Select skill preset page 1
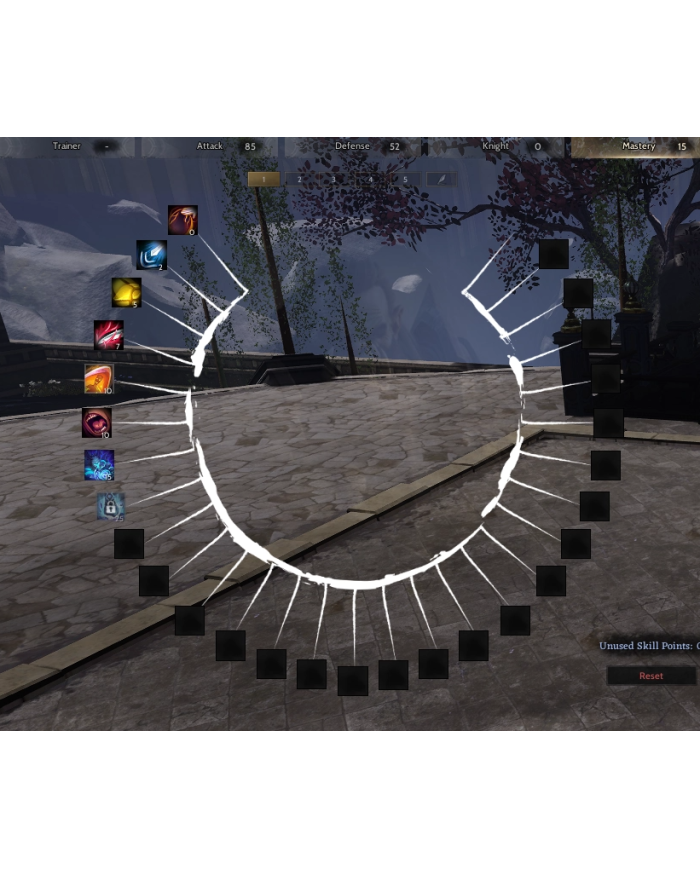This screenshot has width=700, height=869. 263,179
